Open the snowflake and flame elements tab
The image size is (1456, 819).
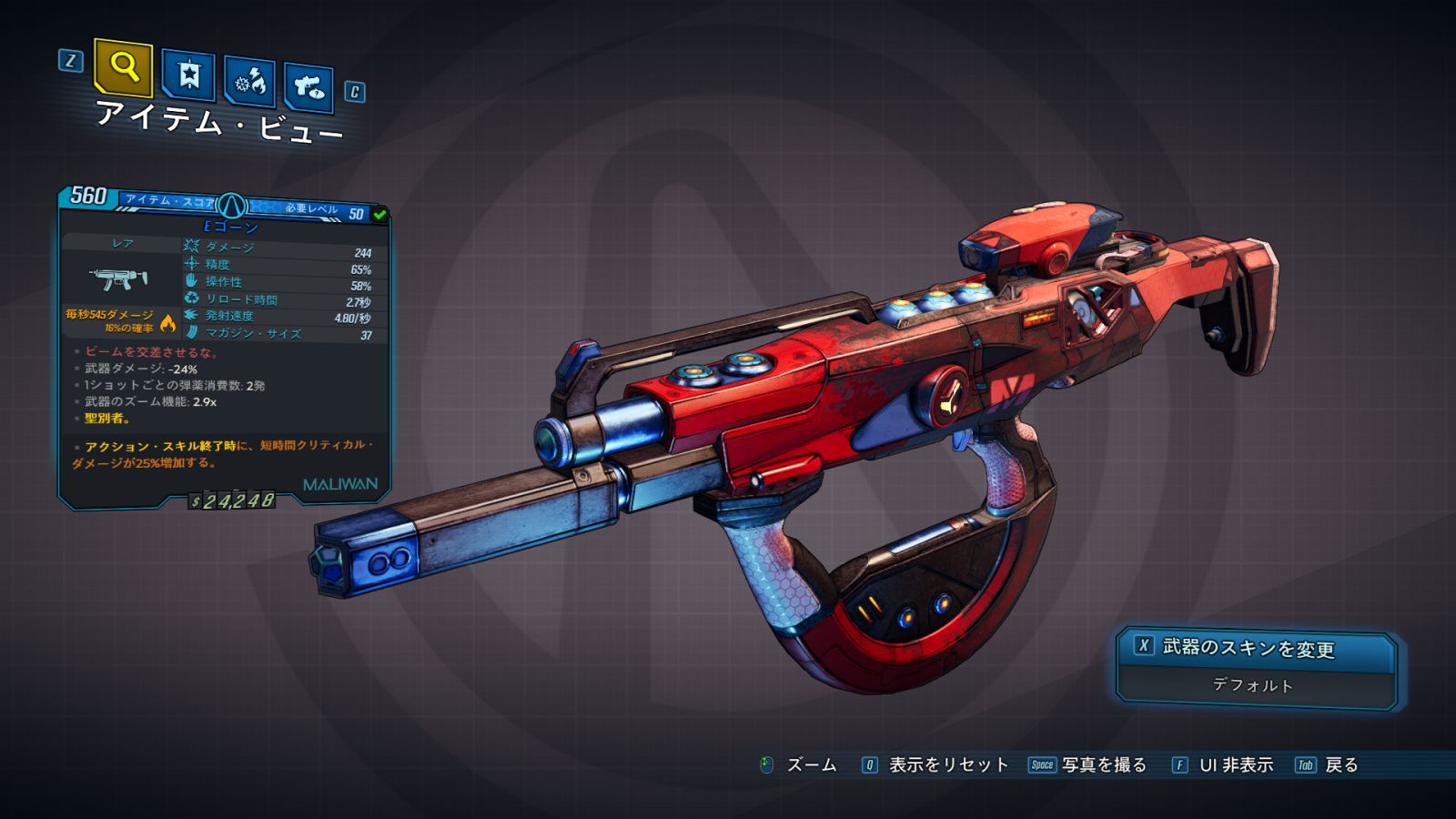(249, 82)
